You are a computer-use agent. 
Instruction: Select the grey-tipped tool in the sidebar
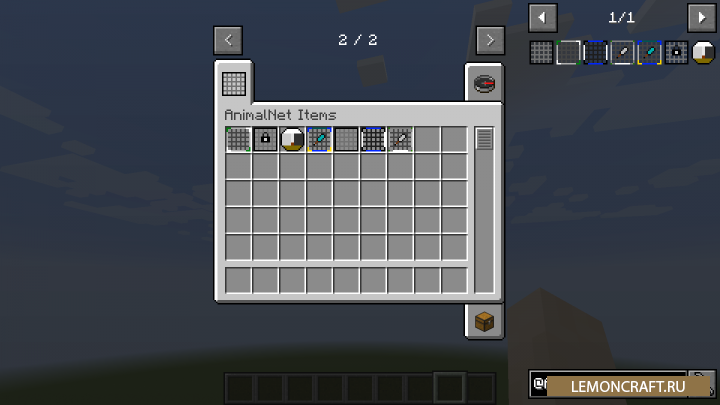(623, 52)
